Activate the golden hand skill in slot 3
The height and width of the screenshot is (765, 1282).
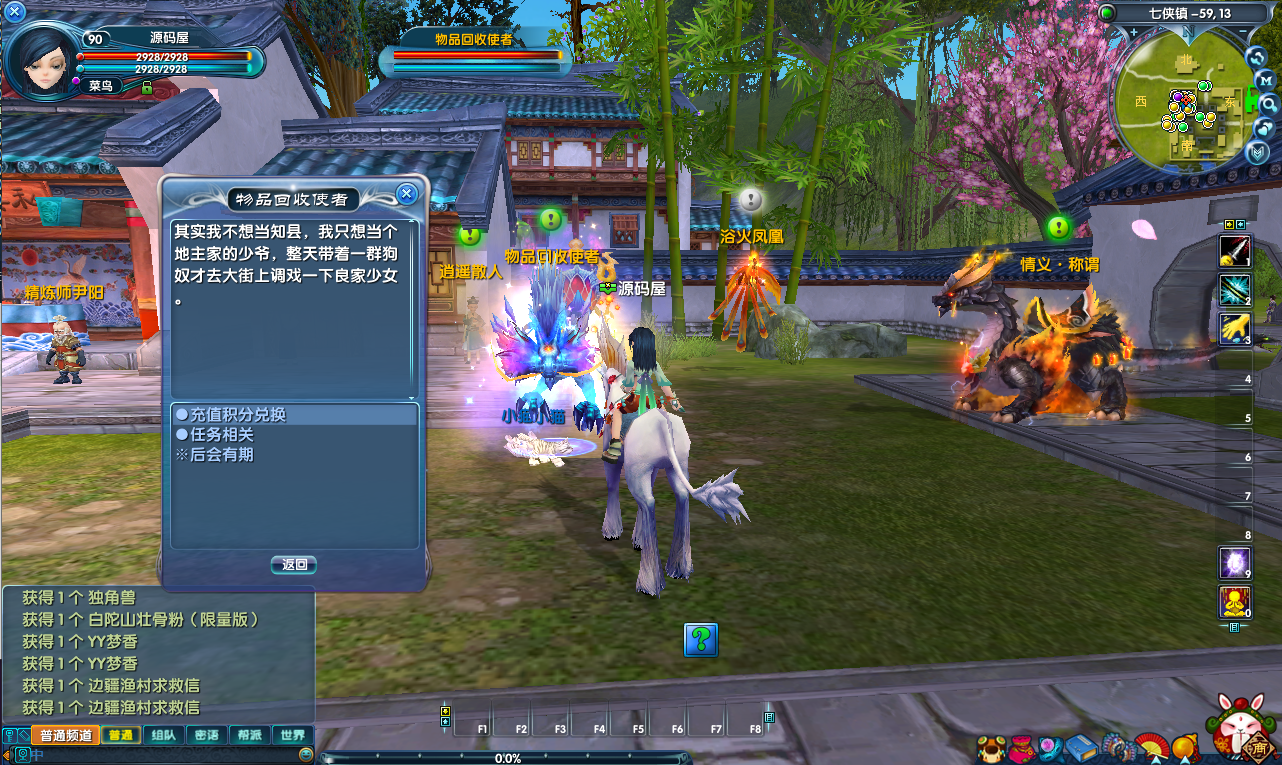1235,329
